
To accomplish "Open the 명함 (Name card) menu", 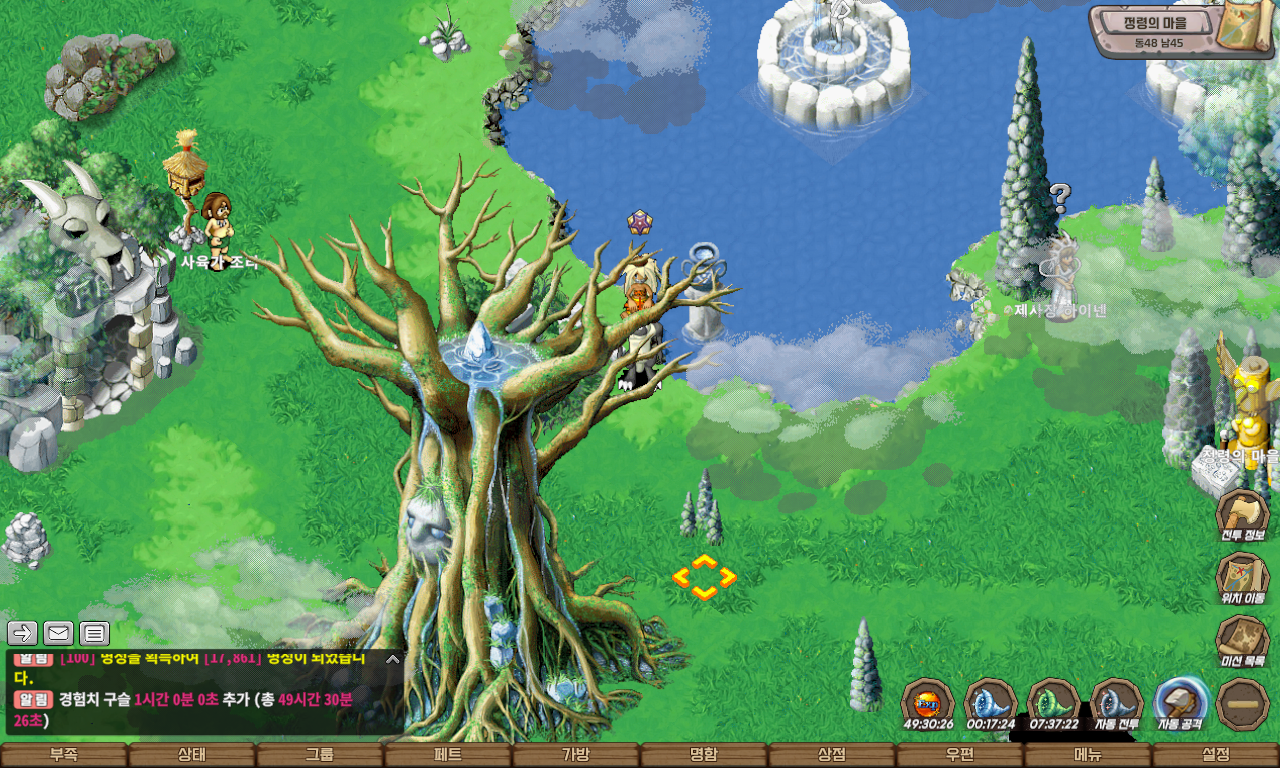I will [704, 755].
